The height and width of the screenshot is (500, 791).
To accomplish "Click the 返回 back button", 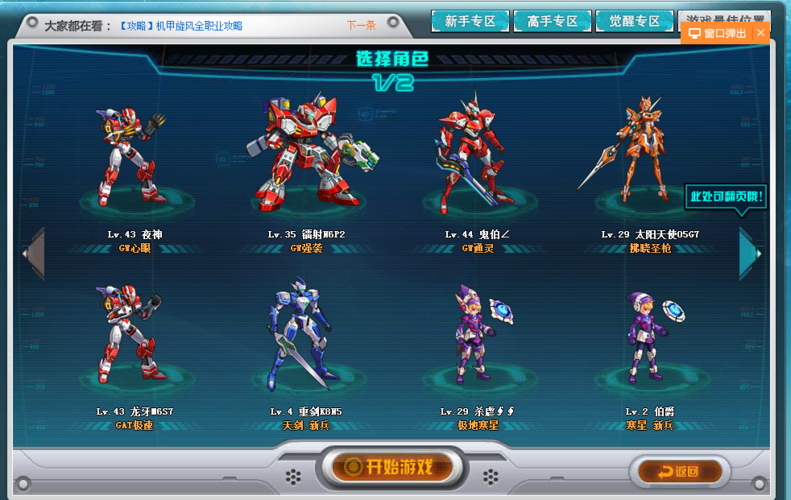I will (x=679, y=471).
